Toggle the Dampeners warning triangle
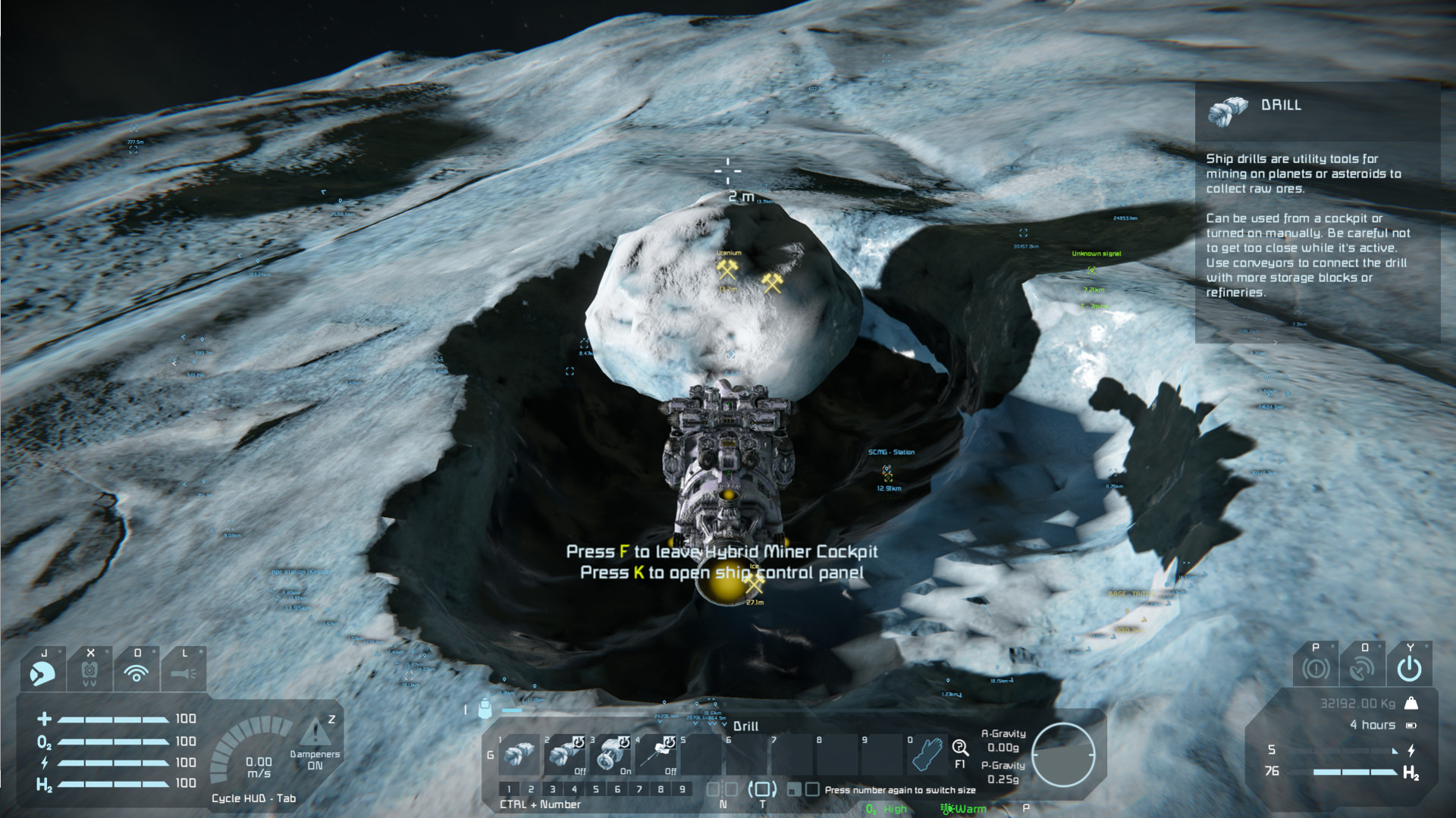Image resolution: width=1456 pixels, height=818 pixels. tap(312, 732)
